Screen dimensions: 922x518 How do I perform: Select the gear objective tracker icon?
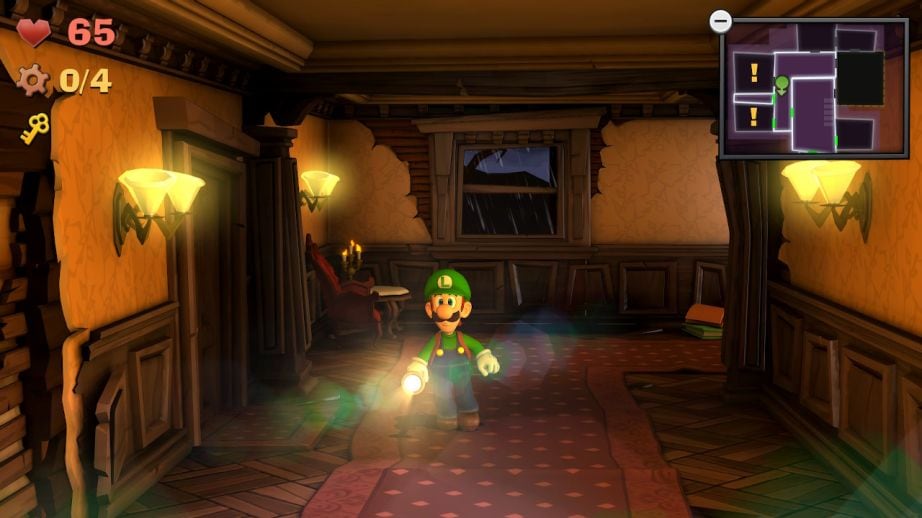coord(34,79)
